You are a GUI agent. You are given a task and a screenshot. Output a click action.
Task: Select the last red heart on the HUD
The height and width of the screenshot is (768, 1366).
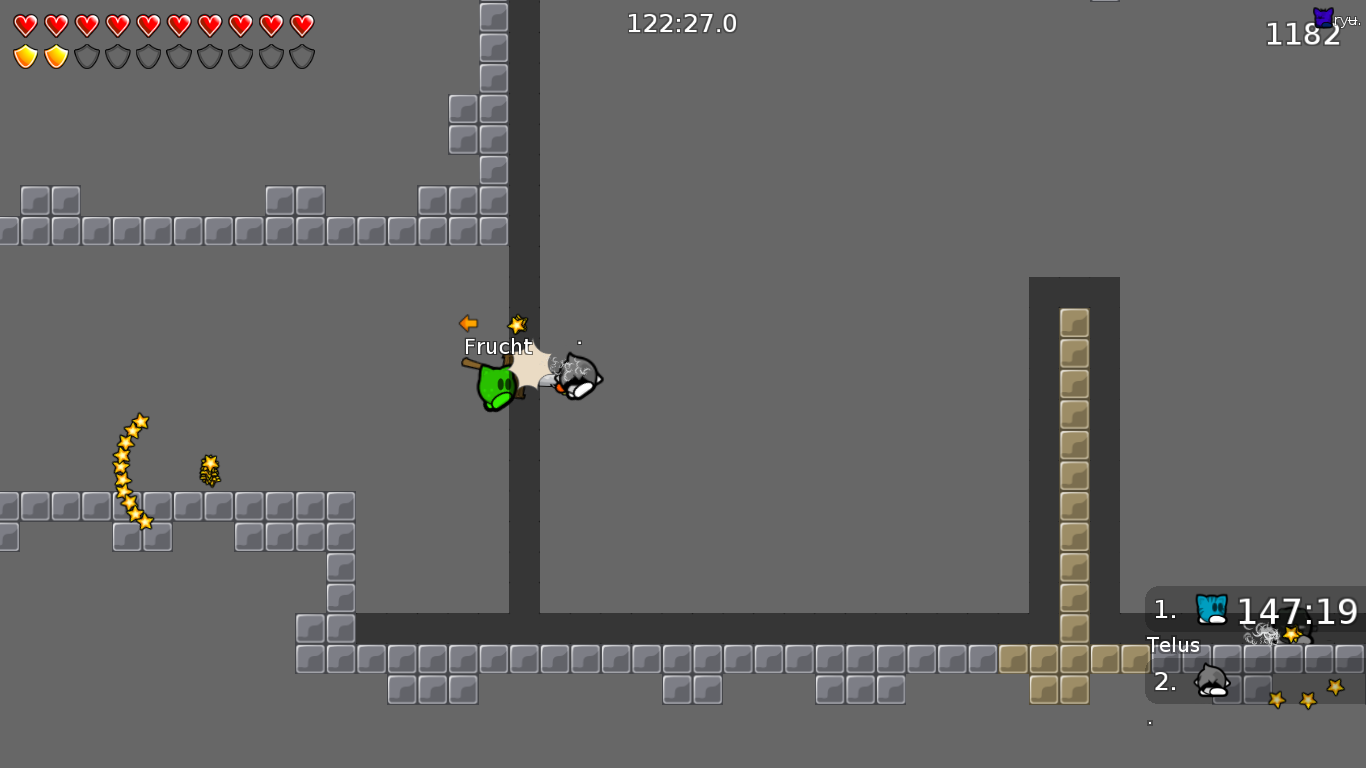(x=301, y=25)
